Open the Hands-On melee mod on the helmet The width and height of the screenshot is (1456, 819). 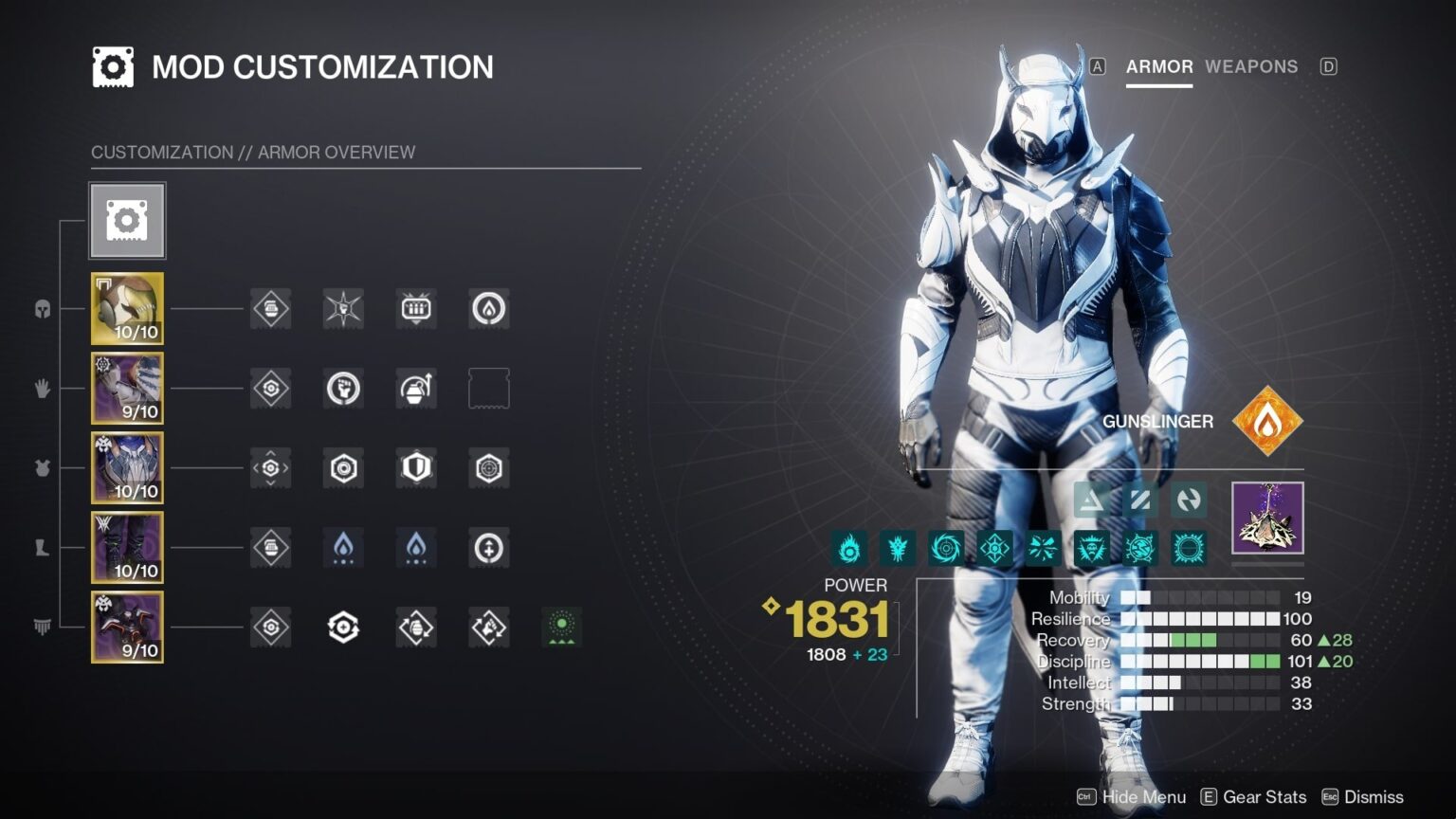pos(342,308)
